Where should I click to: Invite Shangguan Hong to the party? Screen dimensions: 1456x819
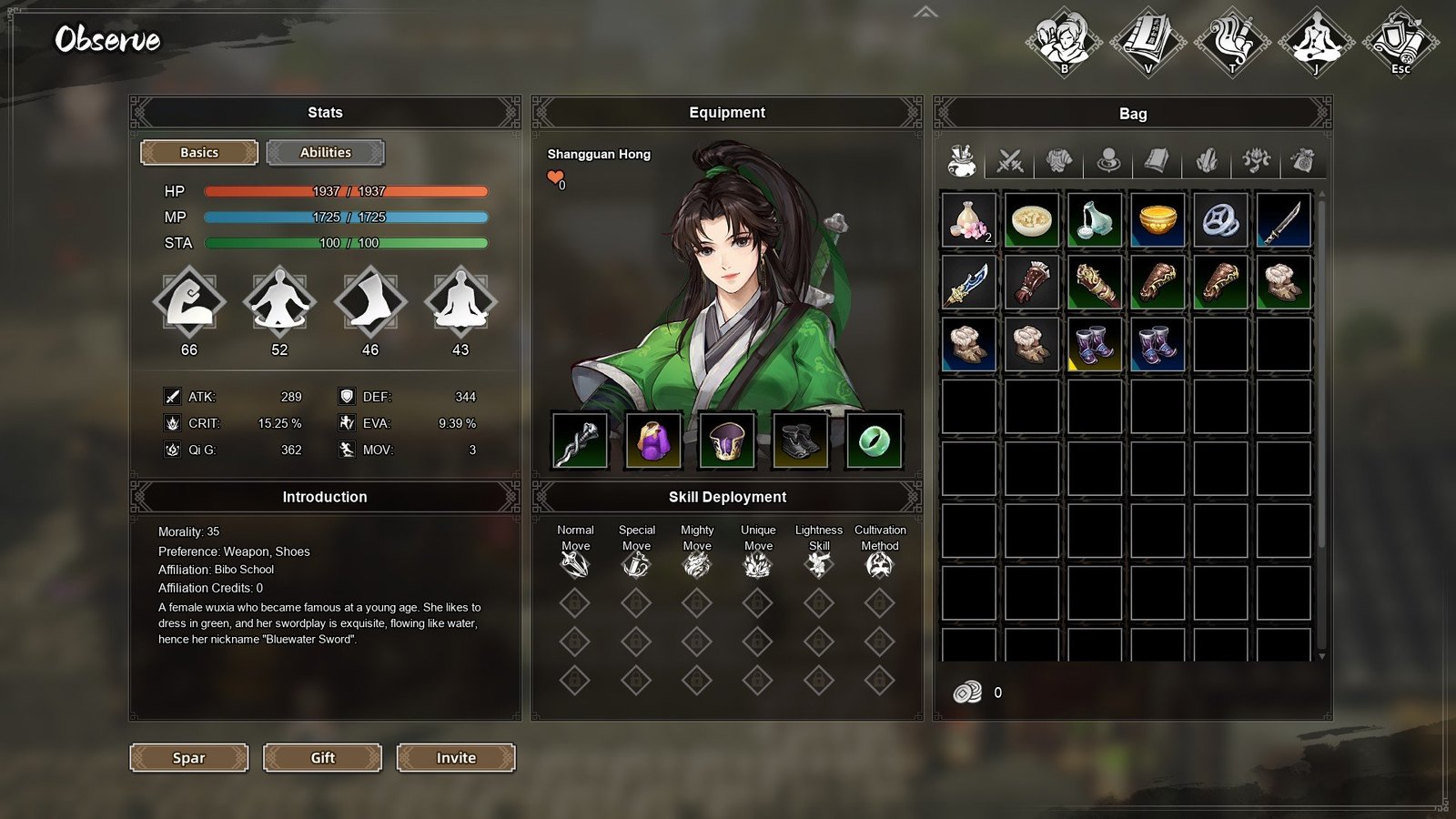[456, 757]
